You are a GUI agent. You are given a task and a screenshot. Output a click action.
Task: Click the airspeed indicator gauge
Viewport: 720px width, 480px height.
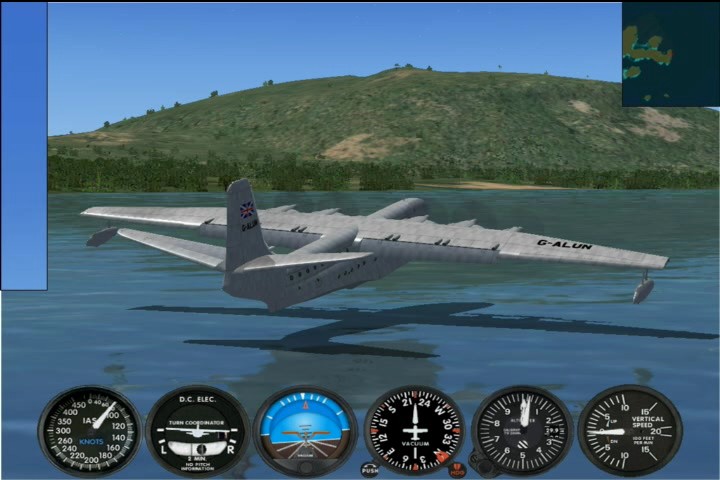90,430
